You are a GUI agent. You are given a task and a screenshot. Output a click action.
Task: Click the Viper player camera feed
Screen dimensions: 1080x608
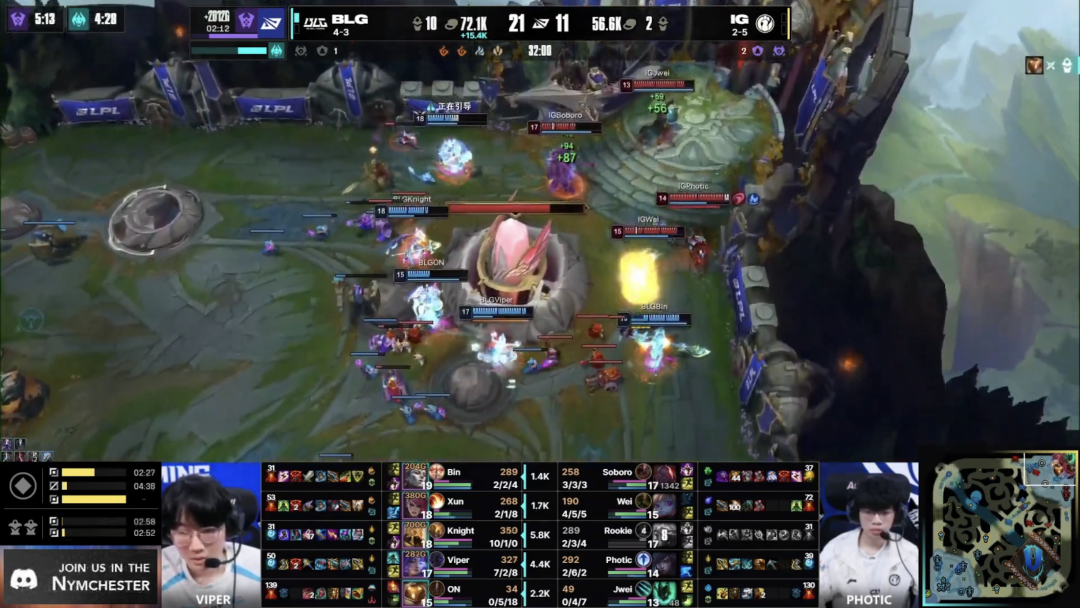[x=211, y=535]
